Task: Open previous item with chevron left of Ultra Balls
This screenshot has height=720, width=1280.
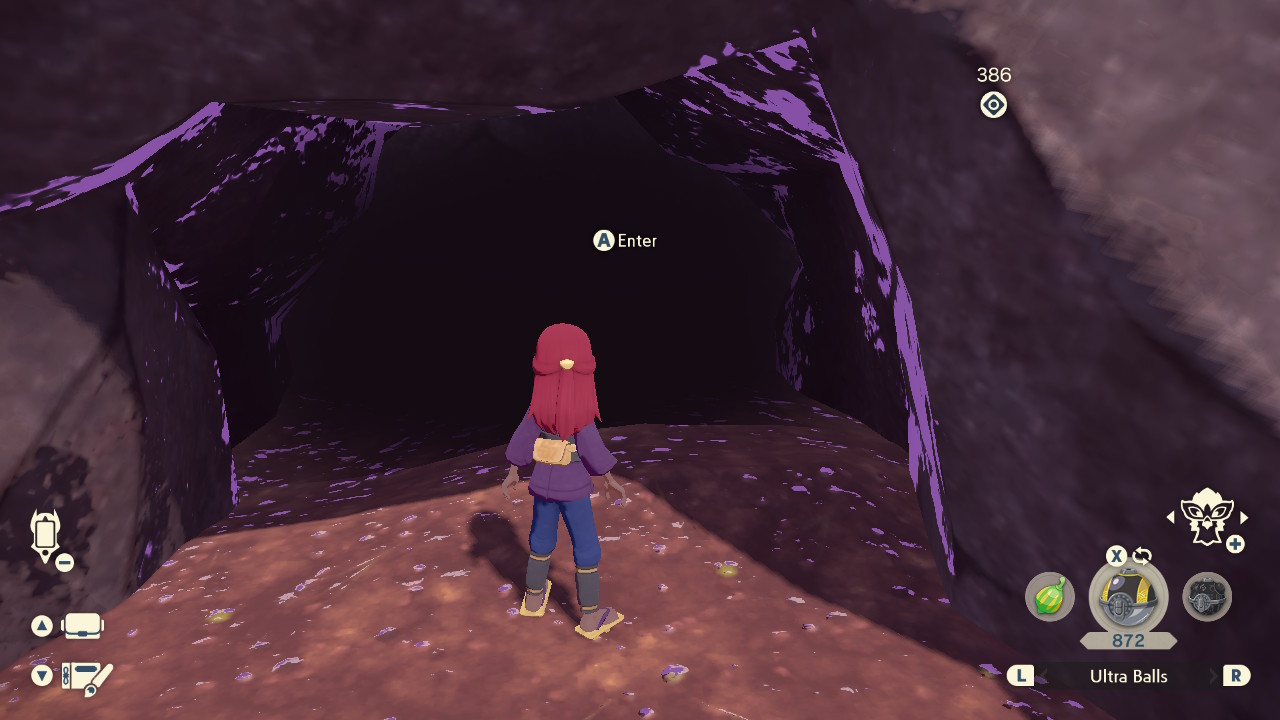Action: pos(1019,676)
